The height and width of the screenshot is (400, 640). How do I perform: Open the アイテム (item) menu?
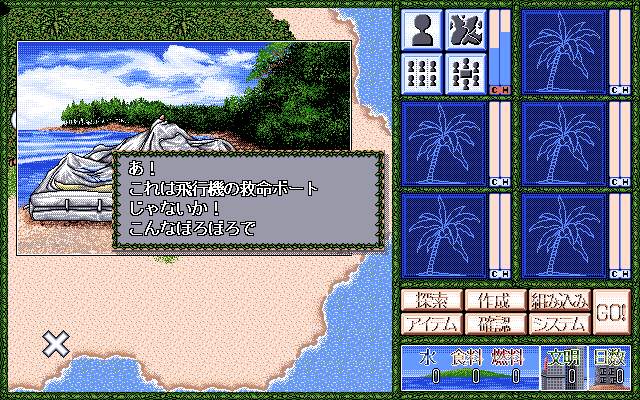point(429,323)
